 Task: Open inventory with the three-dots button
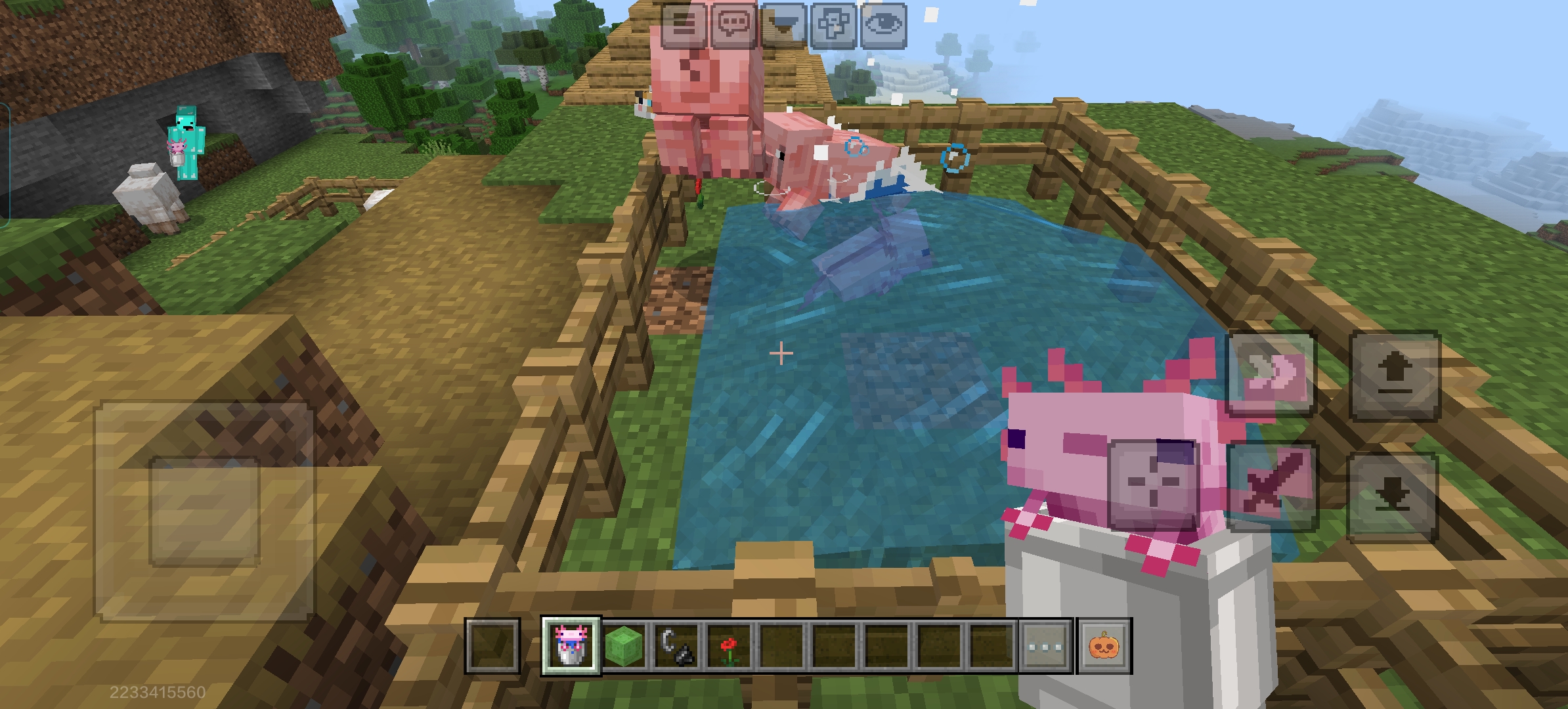point(1045,645)
